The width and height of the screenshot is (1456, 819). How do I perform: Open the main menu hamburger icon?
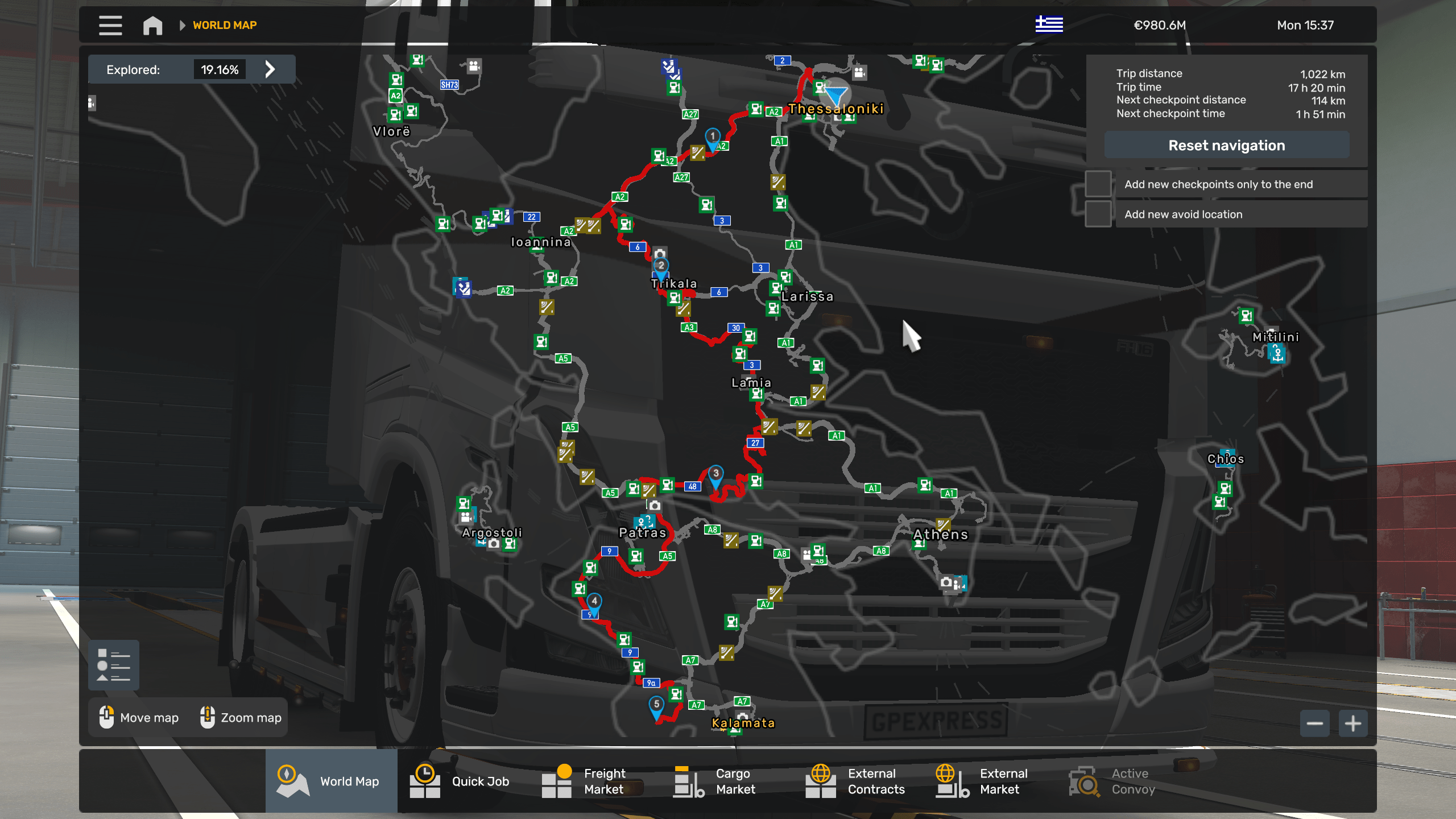point(110,25)
